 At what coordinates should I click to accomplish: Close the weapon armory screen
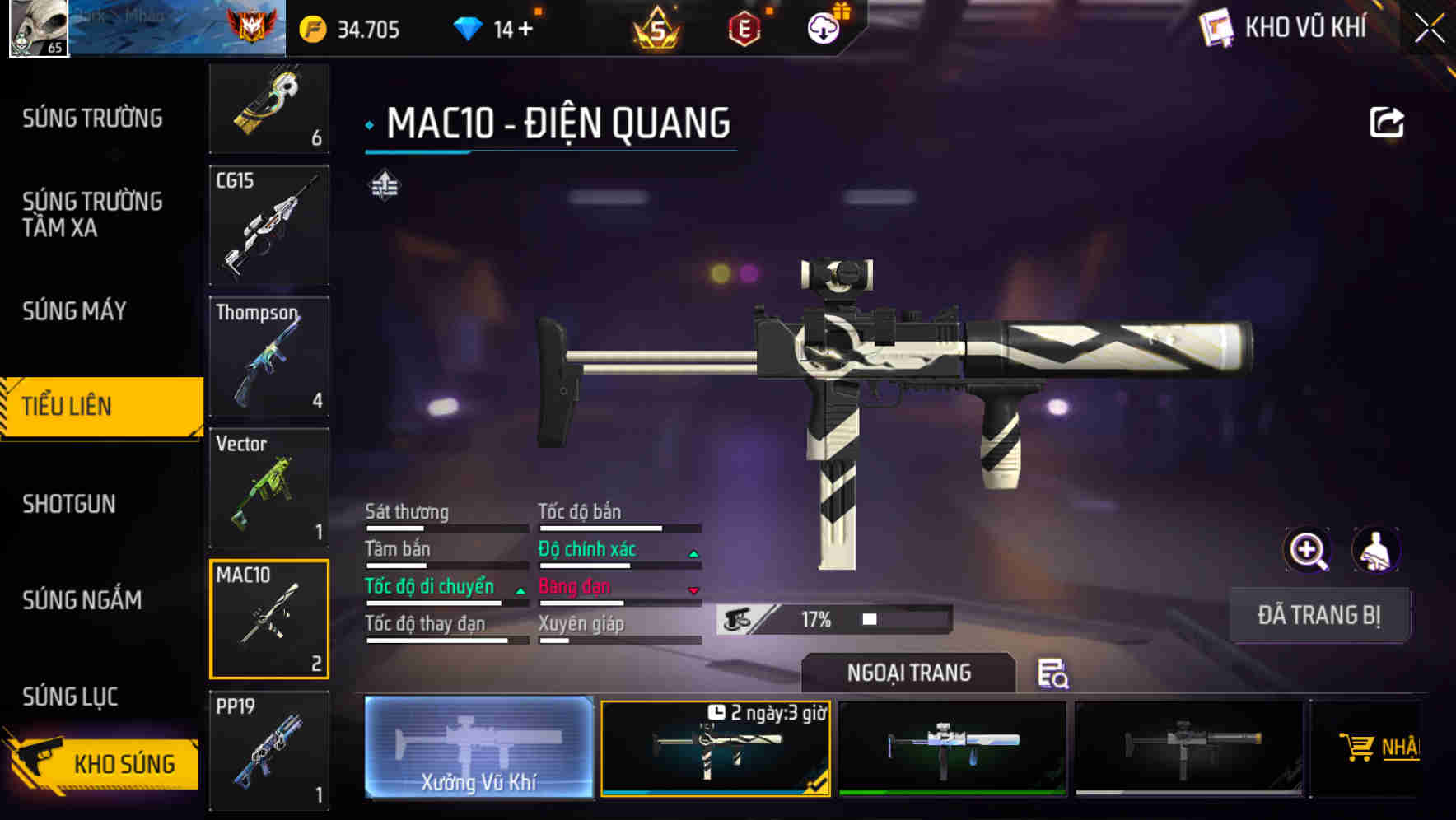[x=1430, y=29]
